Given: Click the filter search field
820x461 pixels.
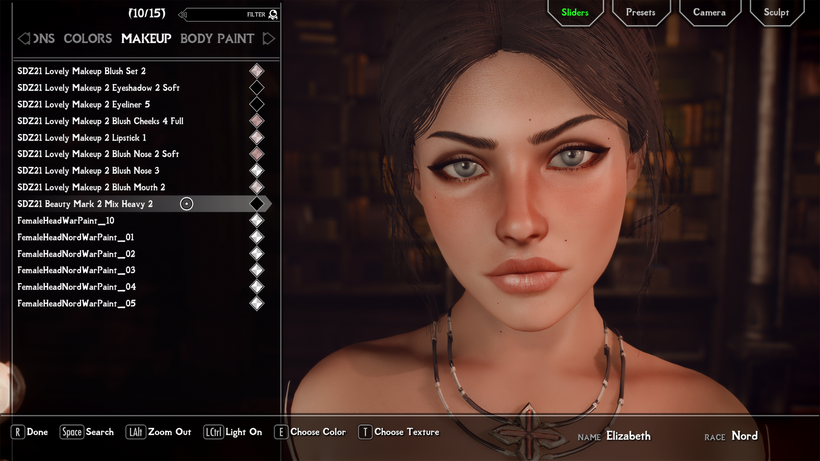Looking at the screenshot, I should tap(225, 15).
